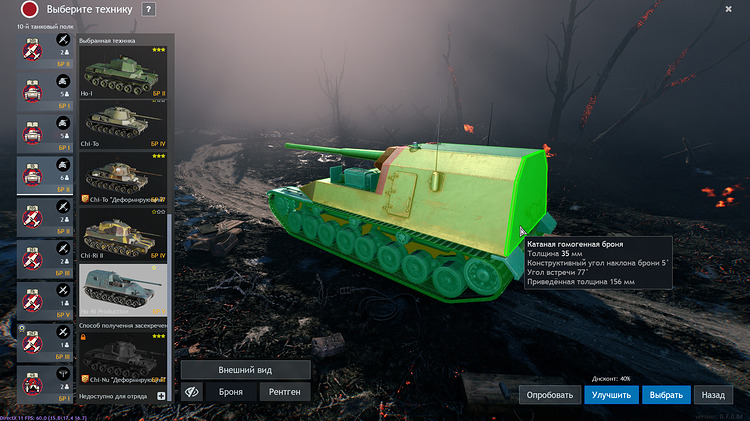
Task: Select the Chi-Ri II tank card
Action: 123,236
